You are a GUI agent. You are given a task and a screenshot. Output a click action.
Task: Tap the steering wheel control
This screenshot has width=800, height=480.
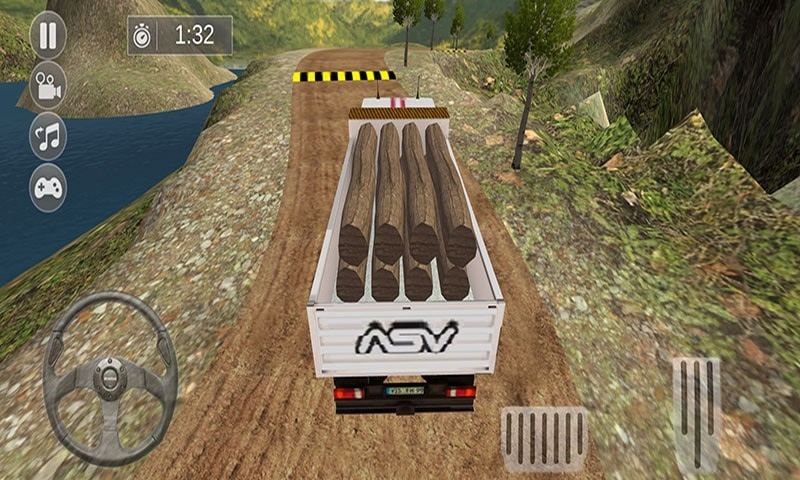point(110,379)
